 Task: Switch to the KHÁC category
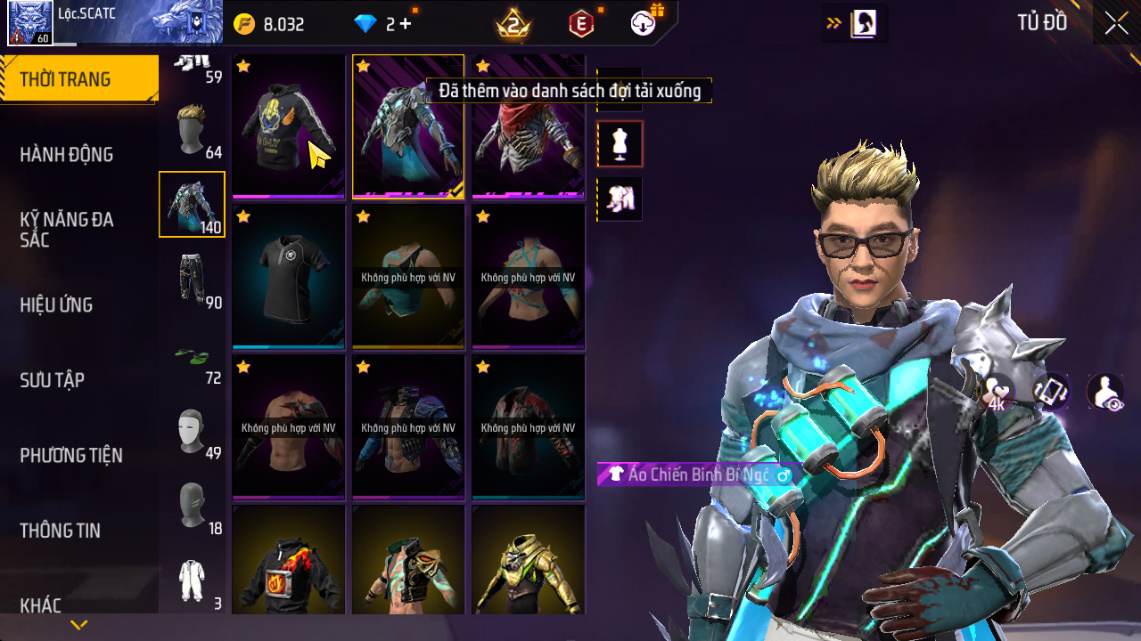[x=41, y=605]
